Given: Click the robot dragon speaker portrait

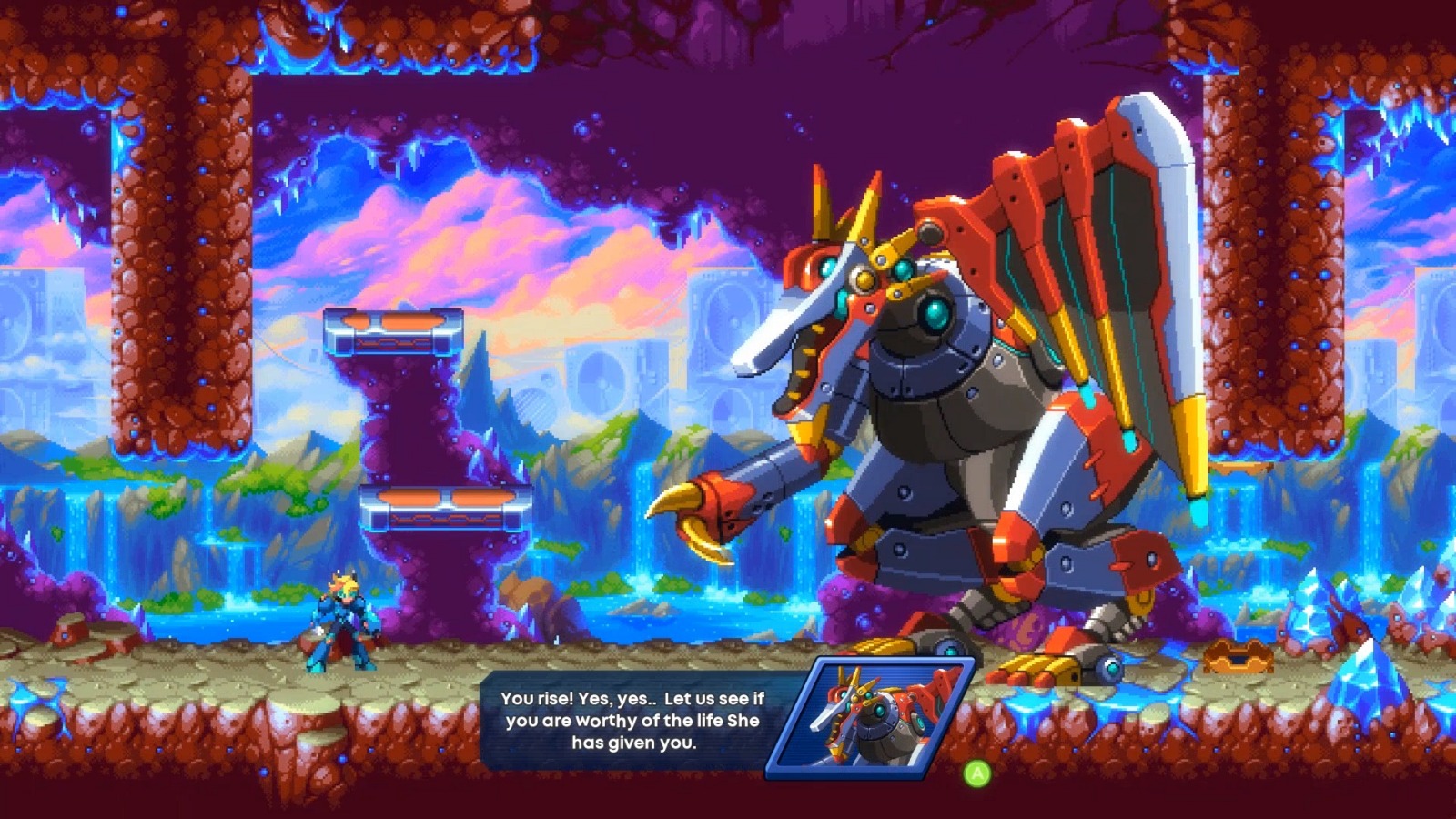Looking at the screenshot, I should (872, 718).
